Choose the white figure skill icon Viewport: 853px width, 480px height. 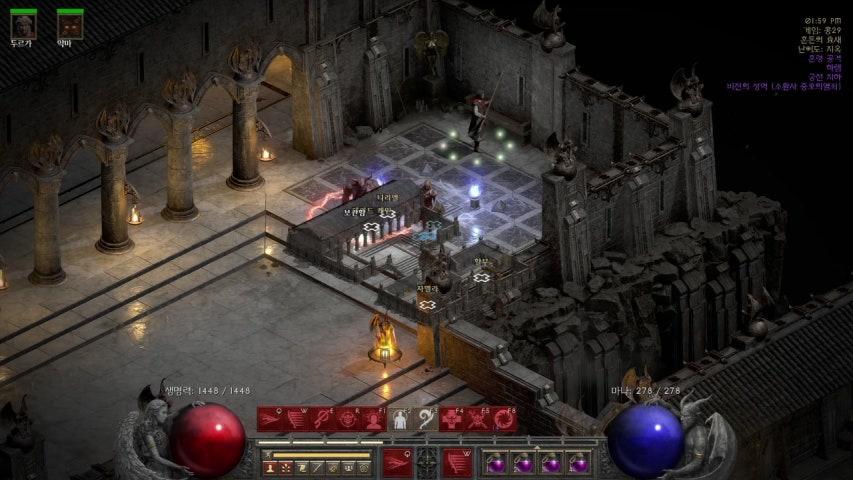[400, 419]
